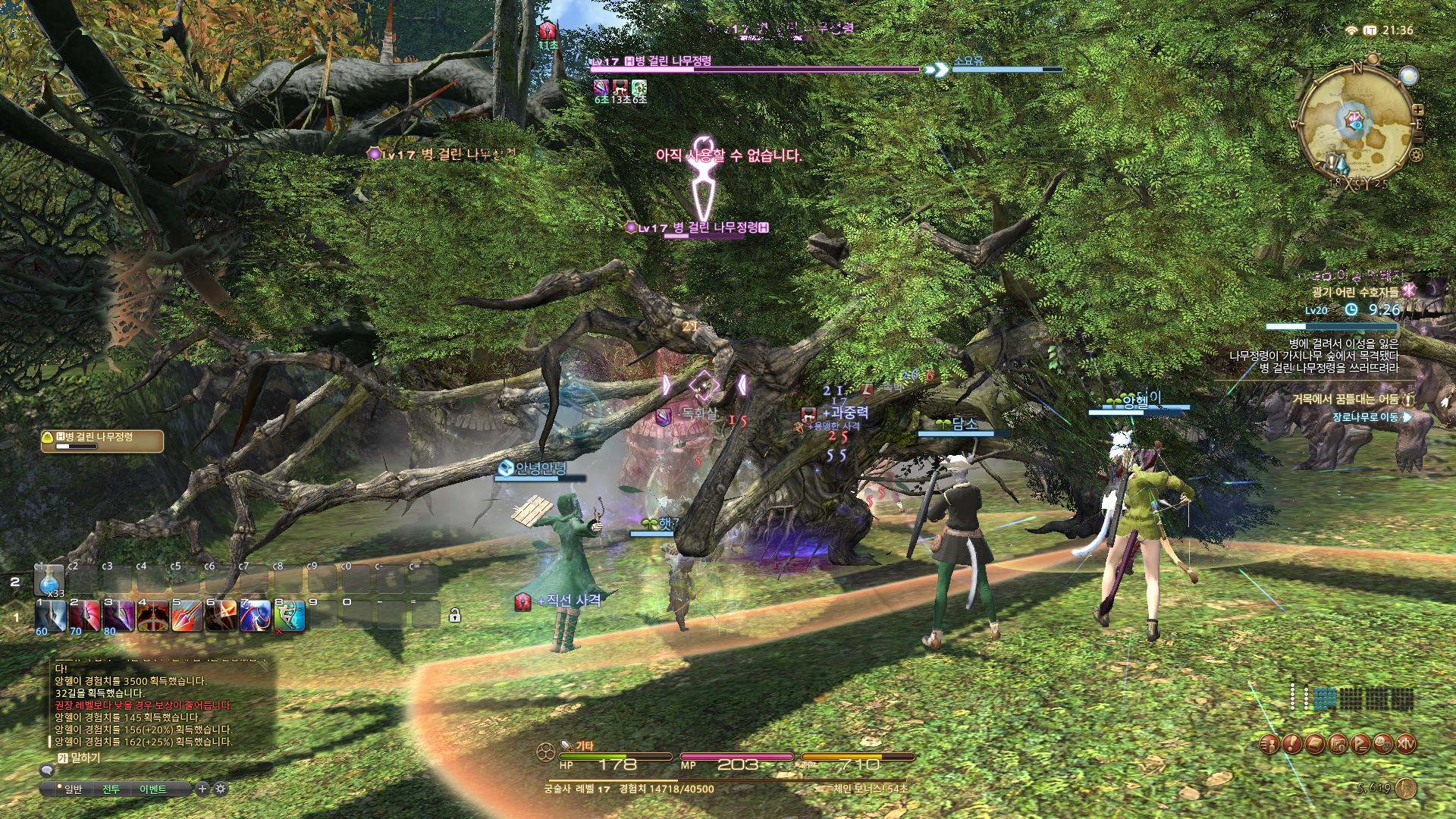Viewport: 1456px width, 819px height.
Task: Switch to the 전투 chat tab
Action: click(111, 789)
